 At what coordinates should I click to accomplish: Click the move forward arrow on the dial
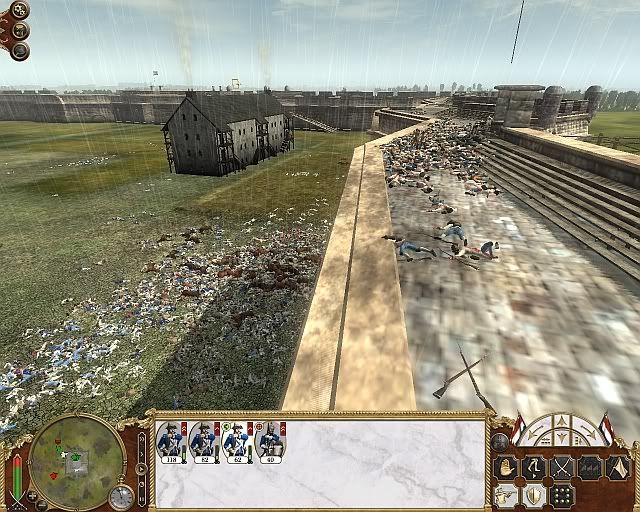[x=560, y=421]
